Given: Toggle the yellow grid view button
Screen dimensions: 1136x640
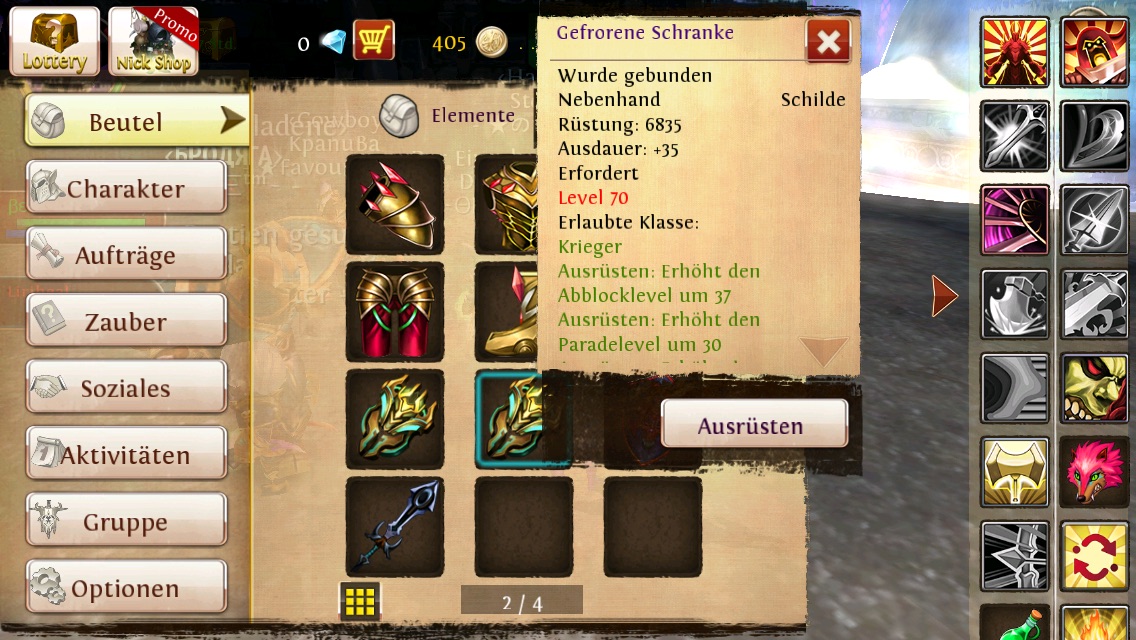Looking at the screenshot, I should point(360,600).
